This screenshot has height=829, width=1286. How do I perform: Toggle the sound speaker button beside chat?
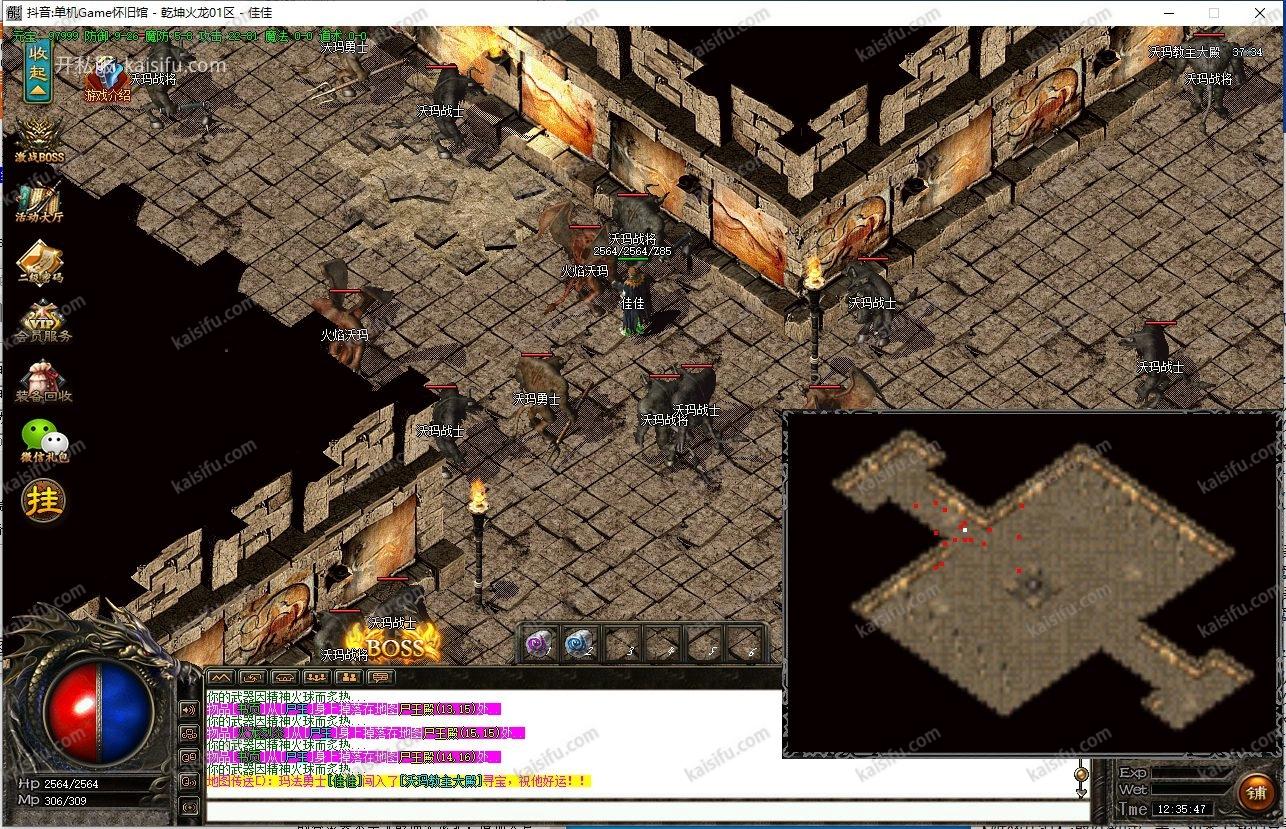[189, 710]
